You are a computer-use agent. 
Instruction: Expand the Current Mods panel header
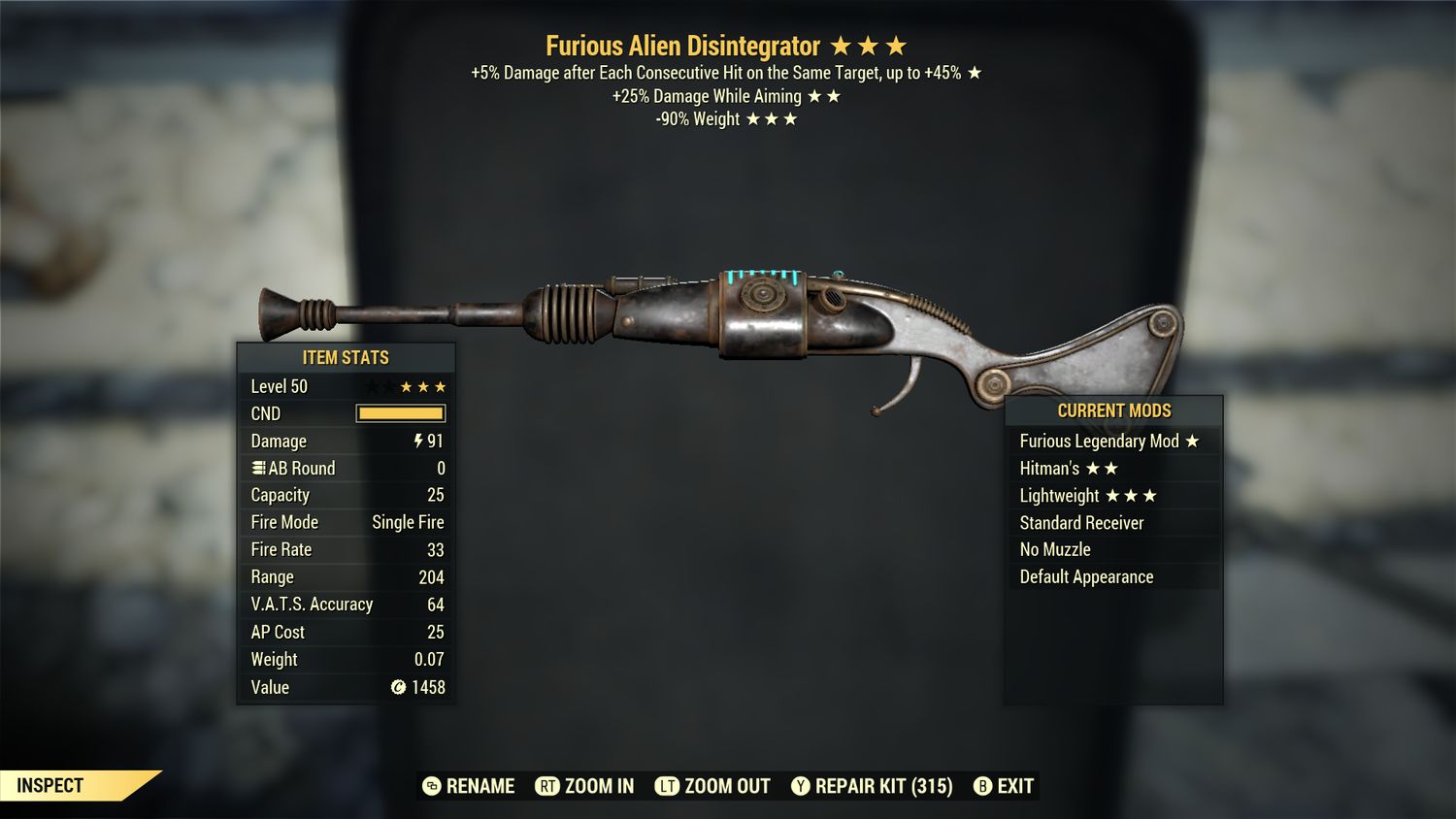1114,410
